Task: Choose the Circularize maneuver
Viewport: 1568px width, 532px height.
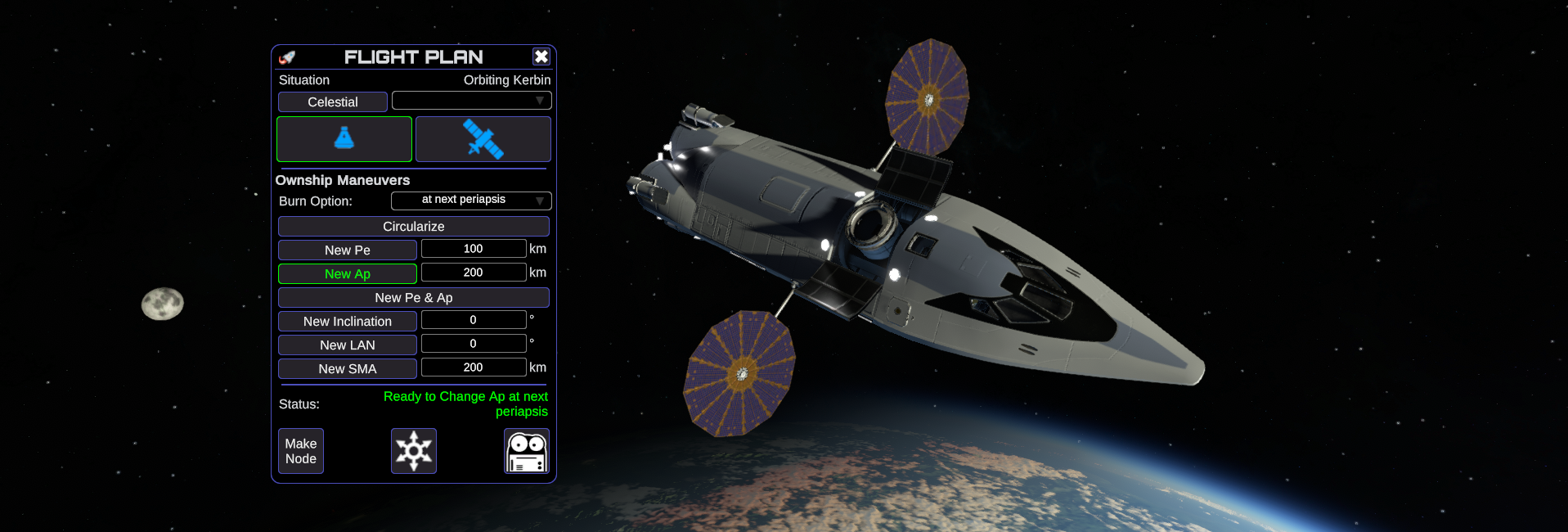Action: pos(413,227)
